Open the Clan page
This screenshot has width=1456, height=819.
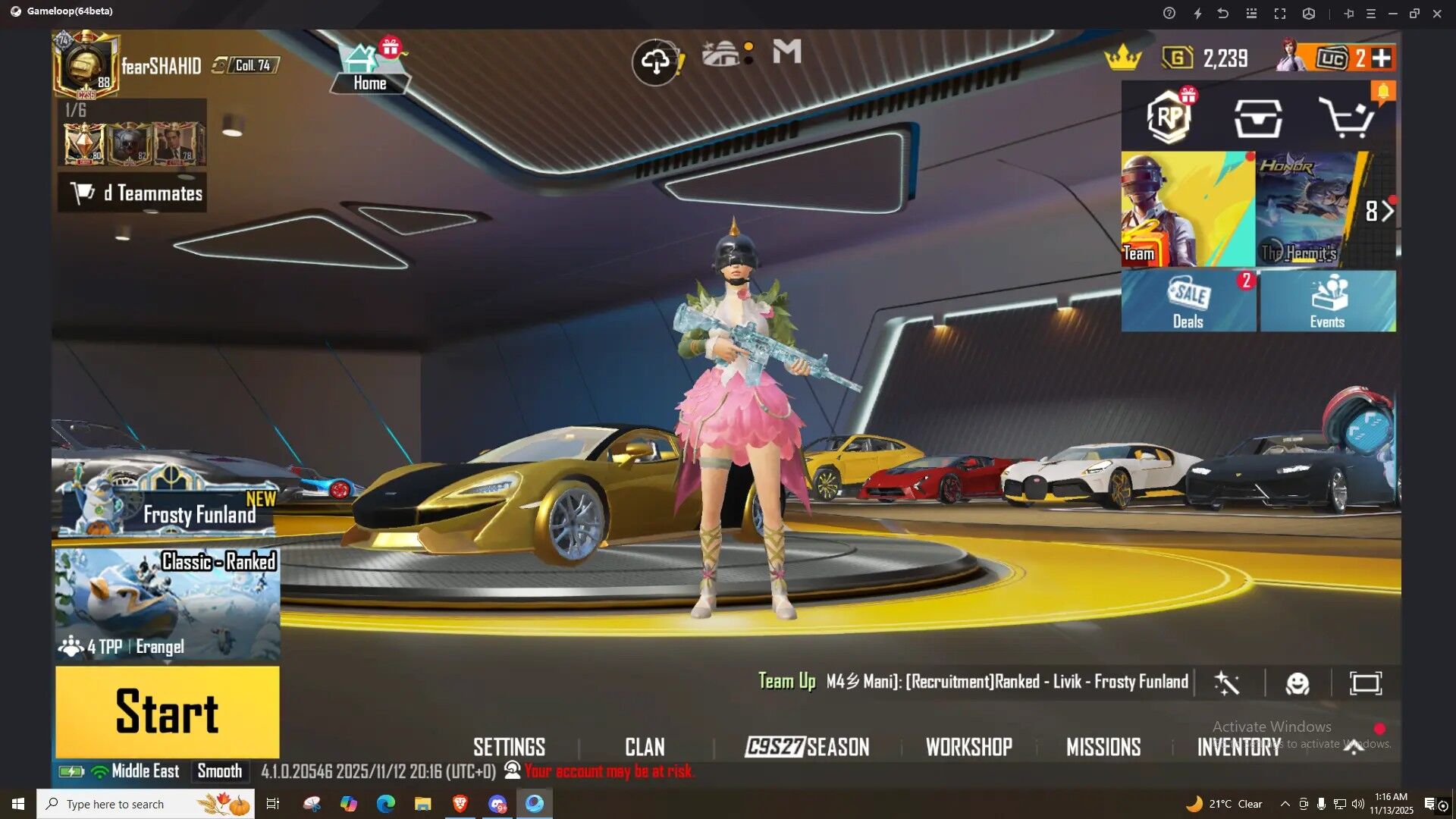(645, 747)
